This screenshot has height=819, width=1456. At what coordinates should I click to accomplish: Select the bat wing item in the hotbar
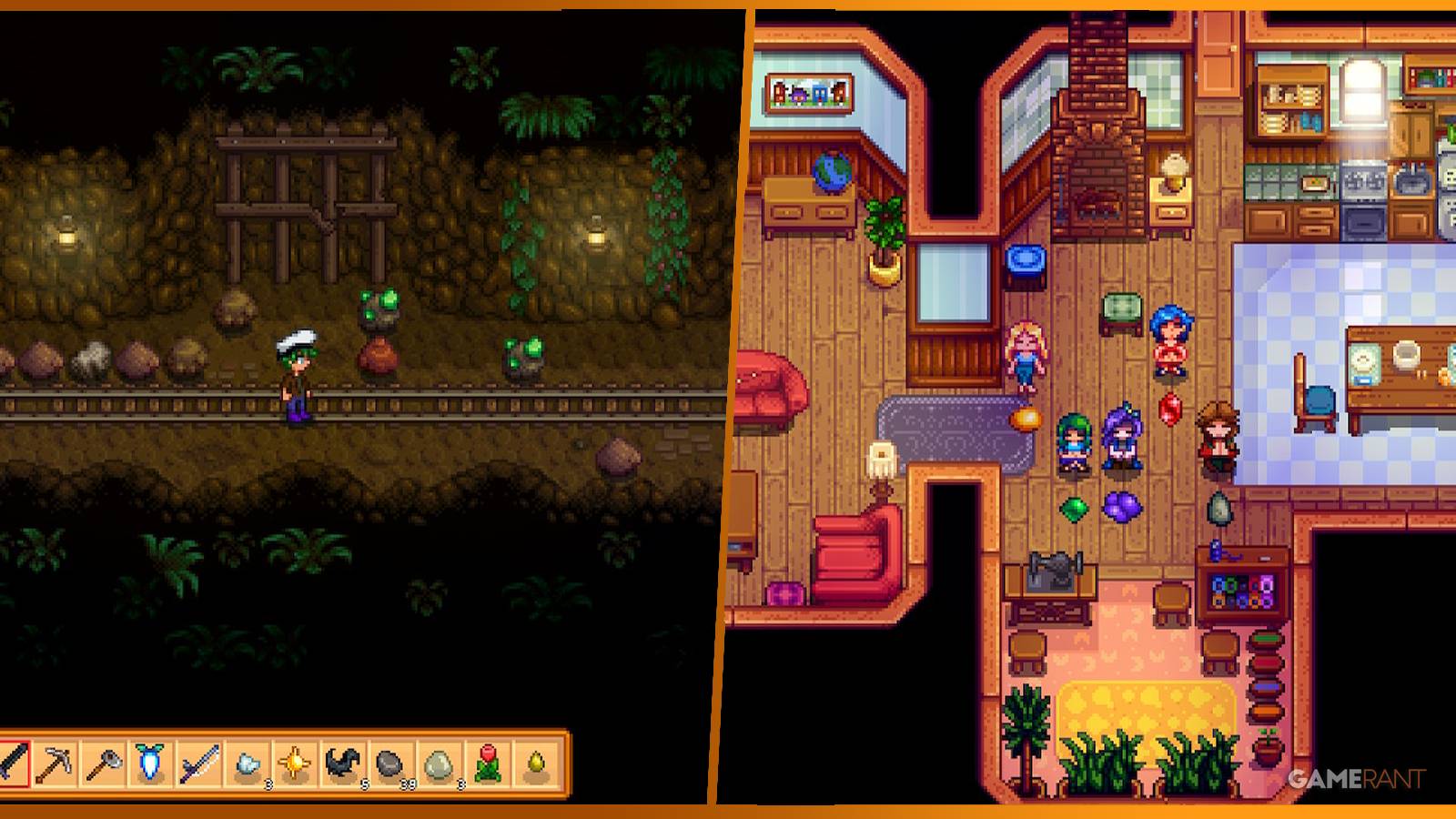[340, 766]
